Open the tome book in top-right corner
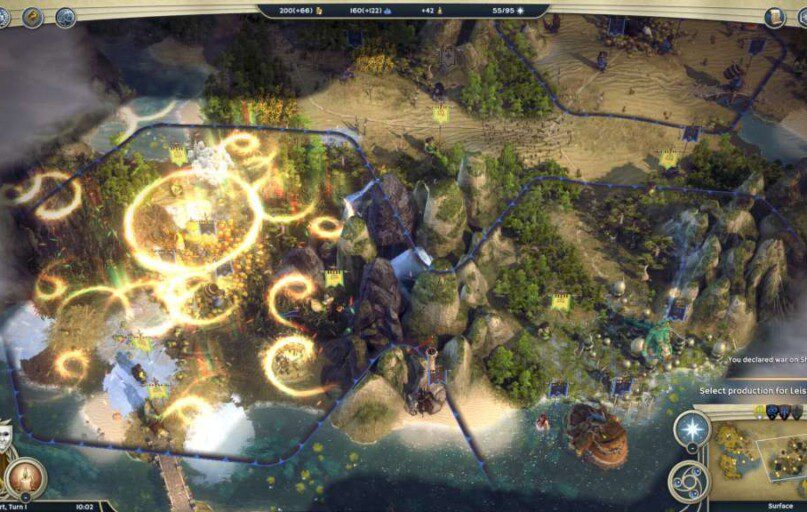807x512 pixels. click(775, 16)
